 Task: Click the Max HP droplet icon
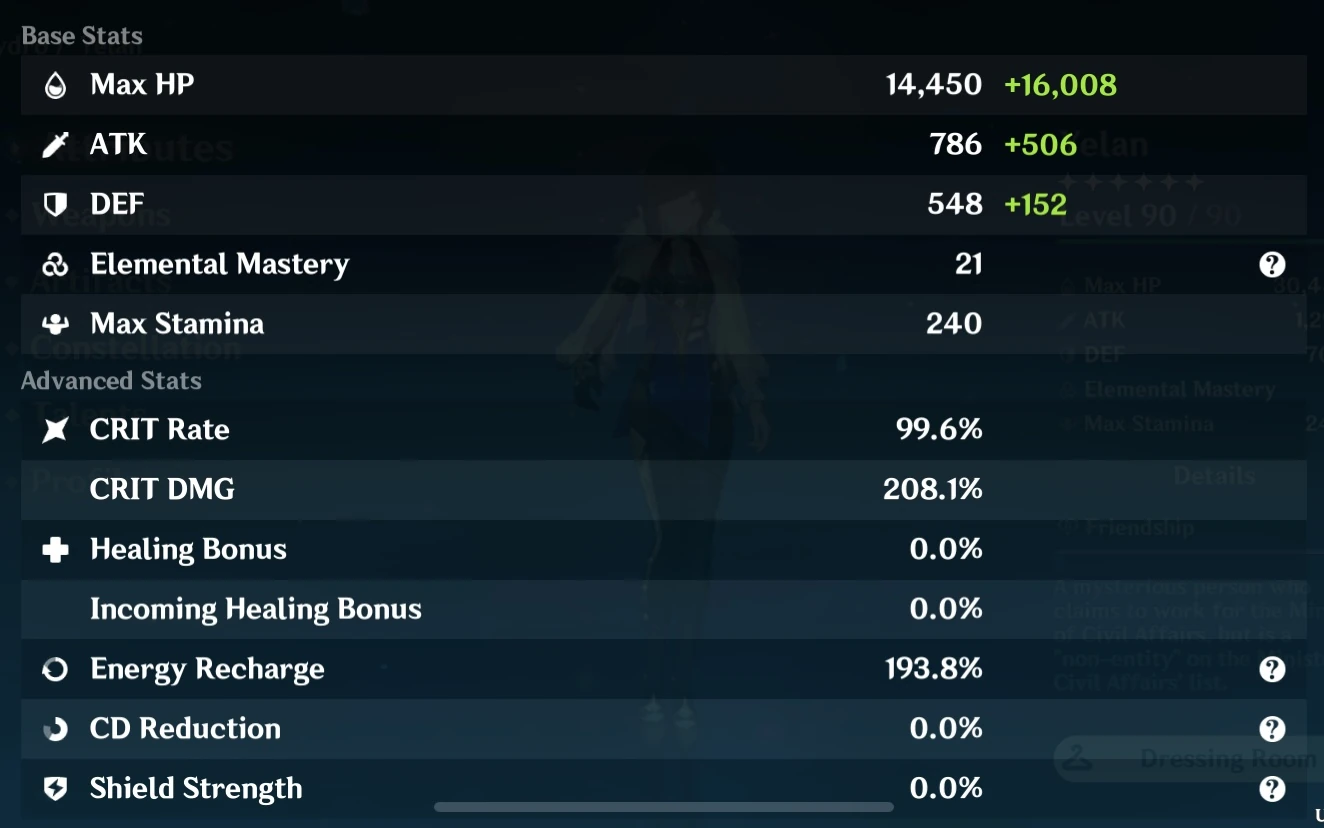pyautogui.click(x=56, y=84)
